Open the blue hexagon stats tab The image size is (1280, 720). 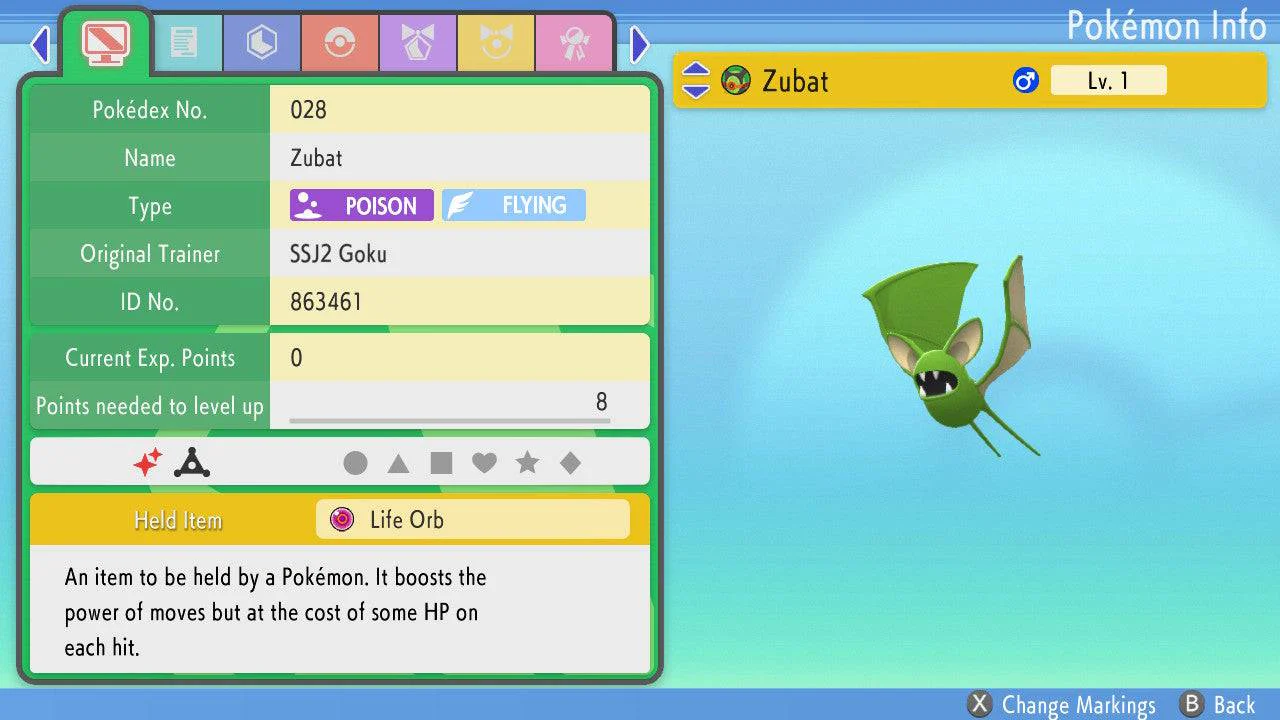pyautogui.click(x=262, y=42)
